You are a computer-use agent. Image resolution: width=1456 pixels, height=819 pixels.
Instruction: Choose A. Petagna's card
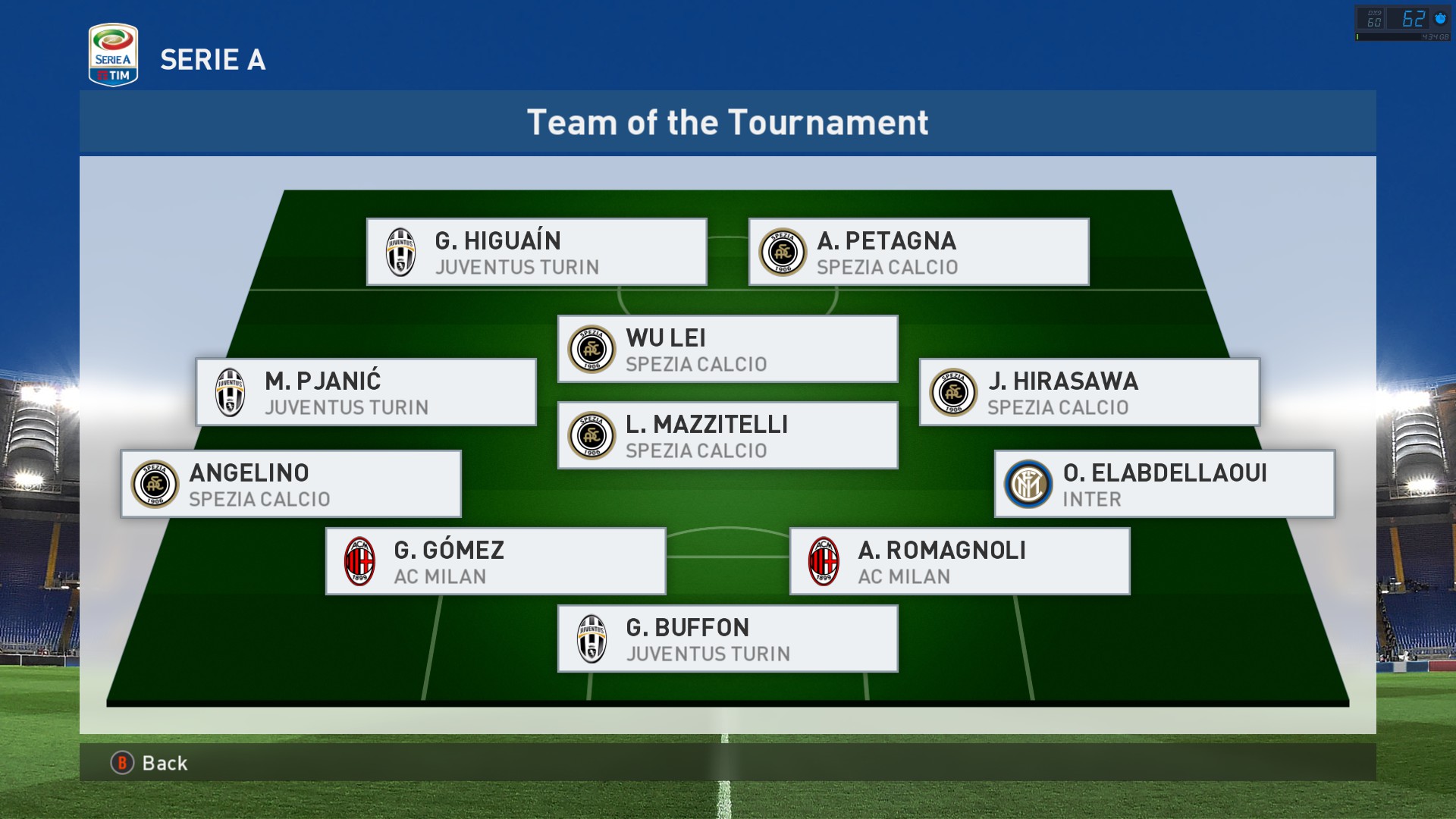click(x=918, y=253)
